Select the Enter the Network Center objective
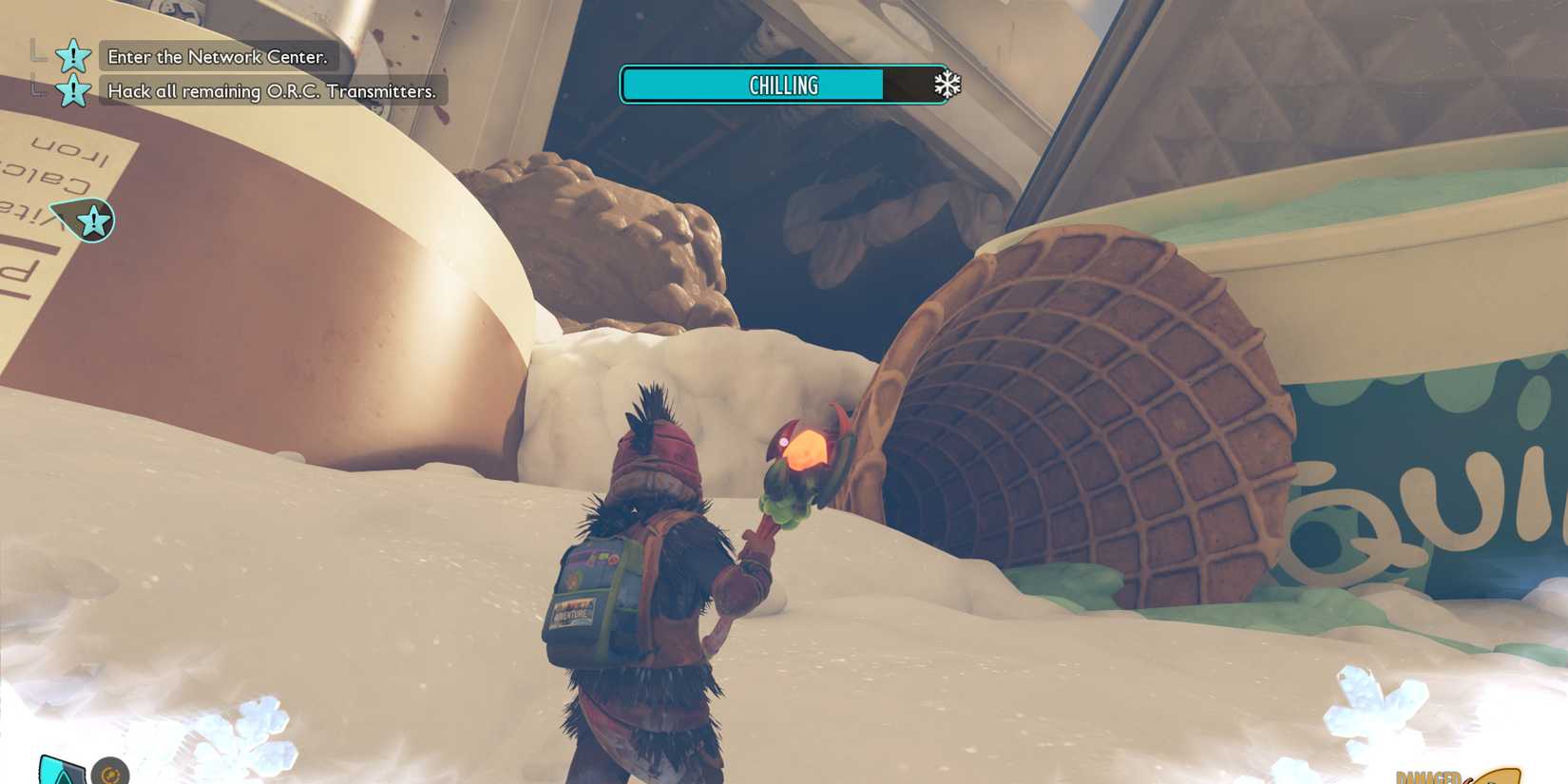1568x784 pixels. pos(217,57)
